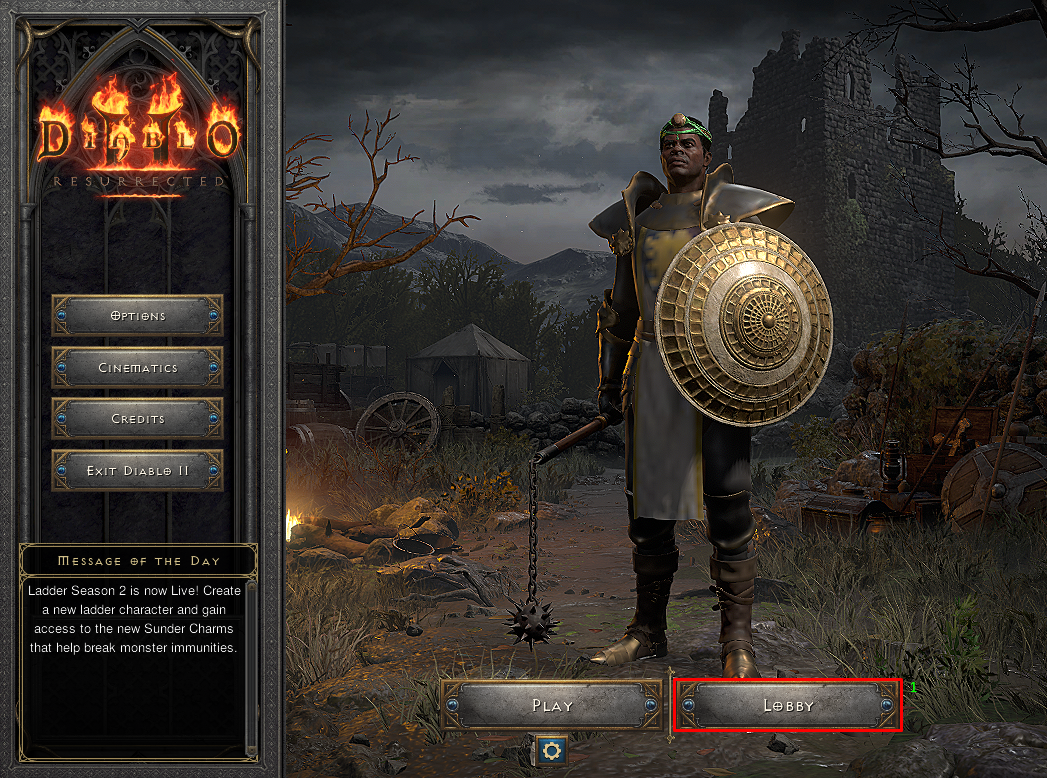Open the Options menu
The height and width of the screenshot is (778, 1047).
tap(137, 316)
